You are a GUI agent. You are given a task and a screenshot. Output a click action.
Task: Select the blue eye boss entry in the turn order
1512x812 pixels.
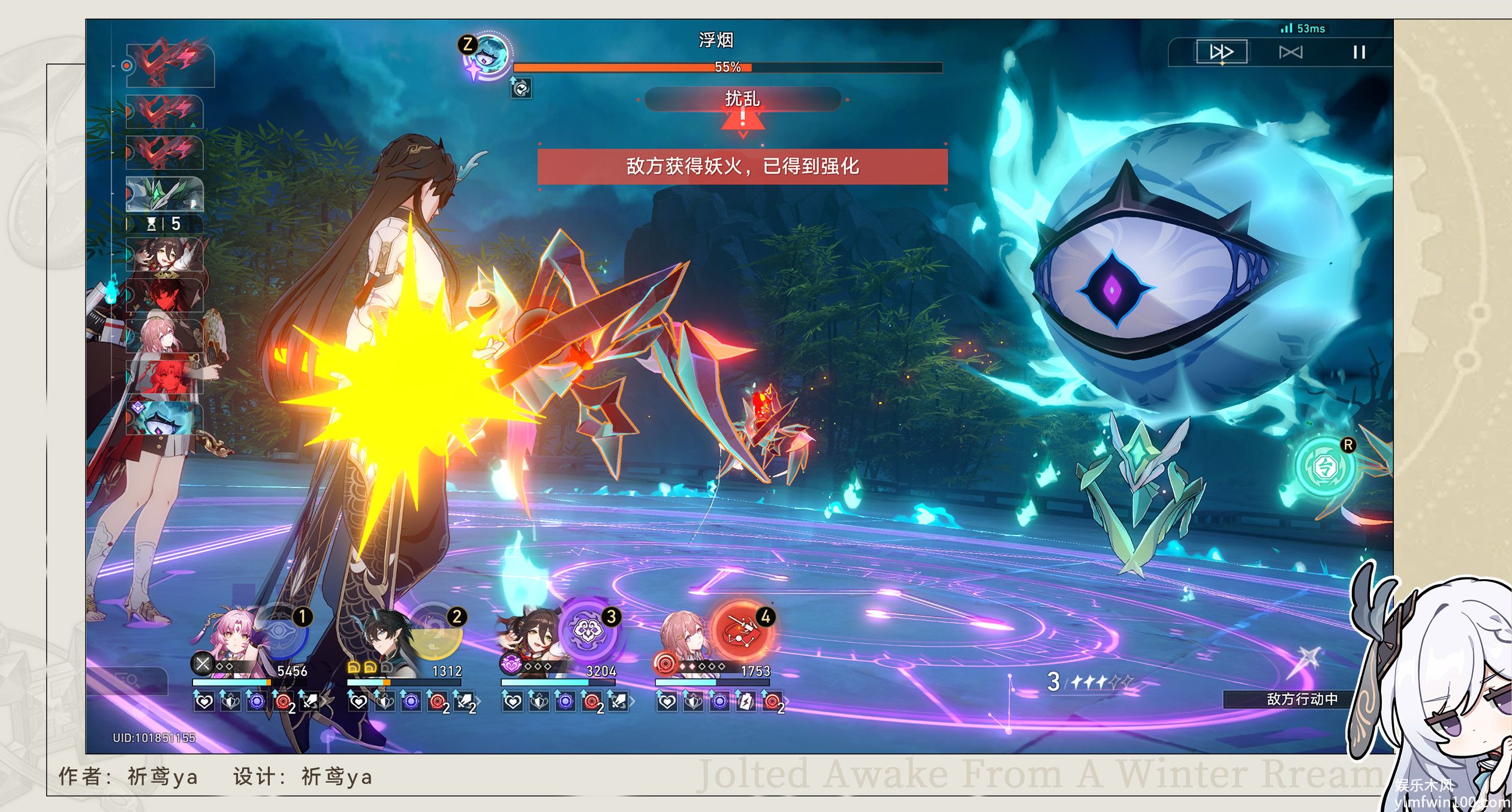pyautogui.click(x=164, y=419)
